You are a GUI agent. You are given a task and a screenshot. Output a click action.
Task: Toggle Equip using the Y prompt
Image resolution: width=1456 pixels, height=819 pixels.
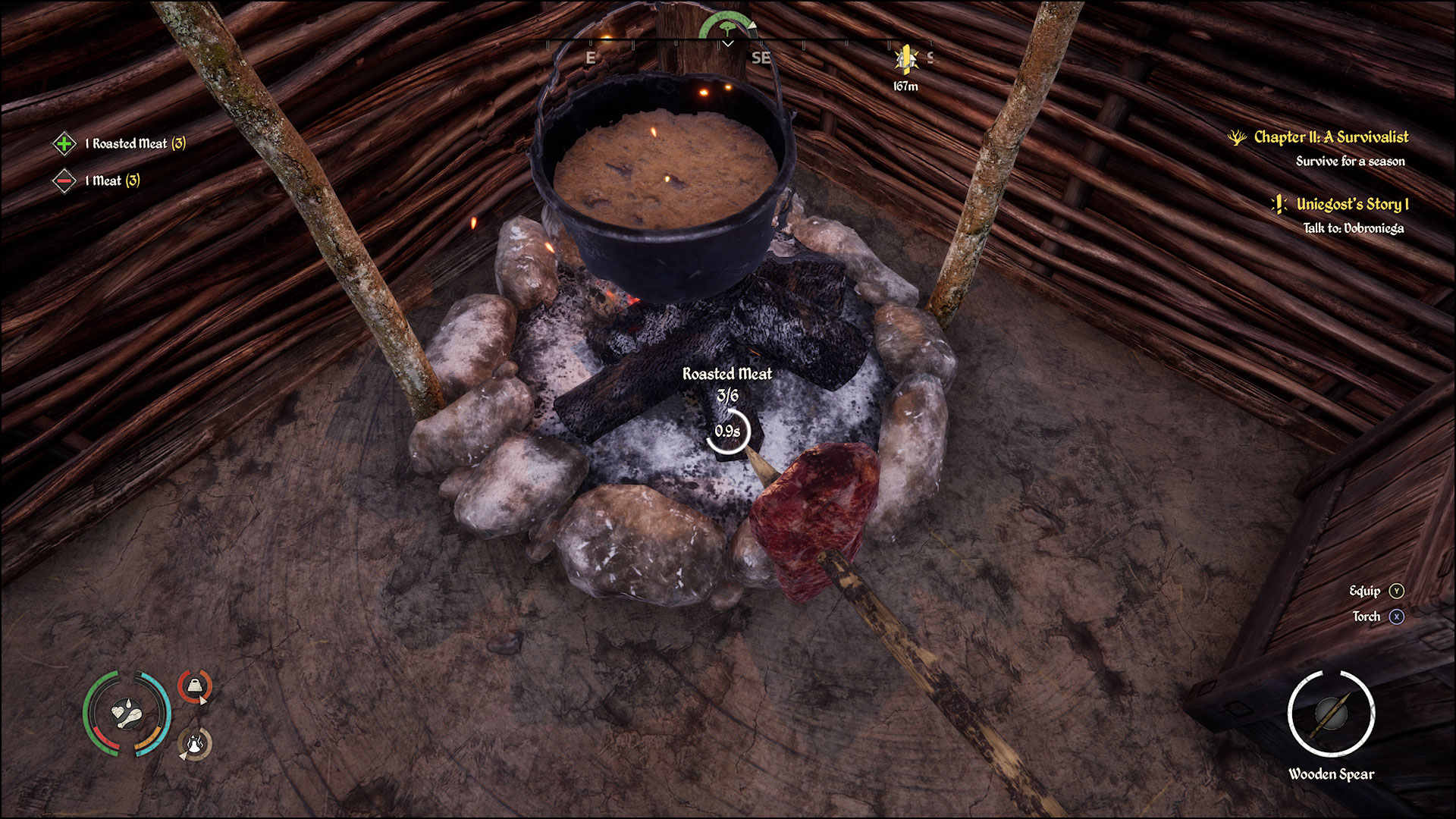tap(1397, 591)
